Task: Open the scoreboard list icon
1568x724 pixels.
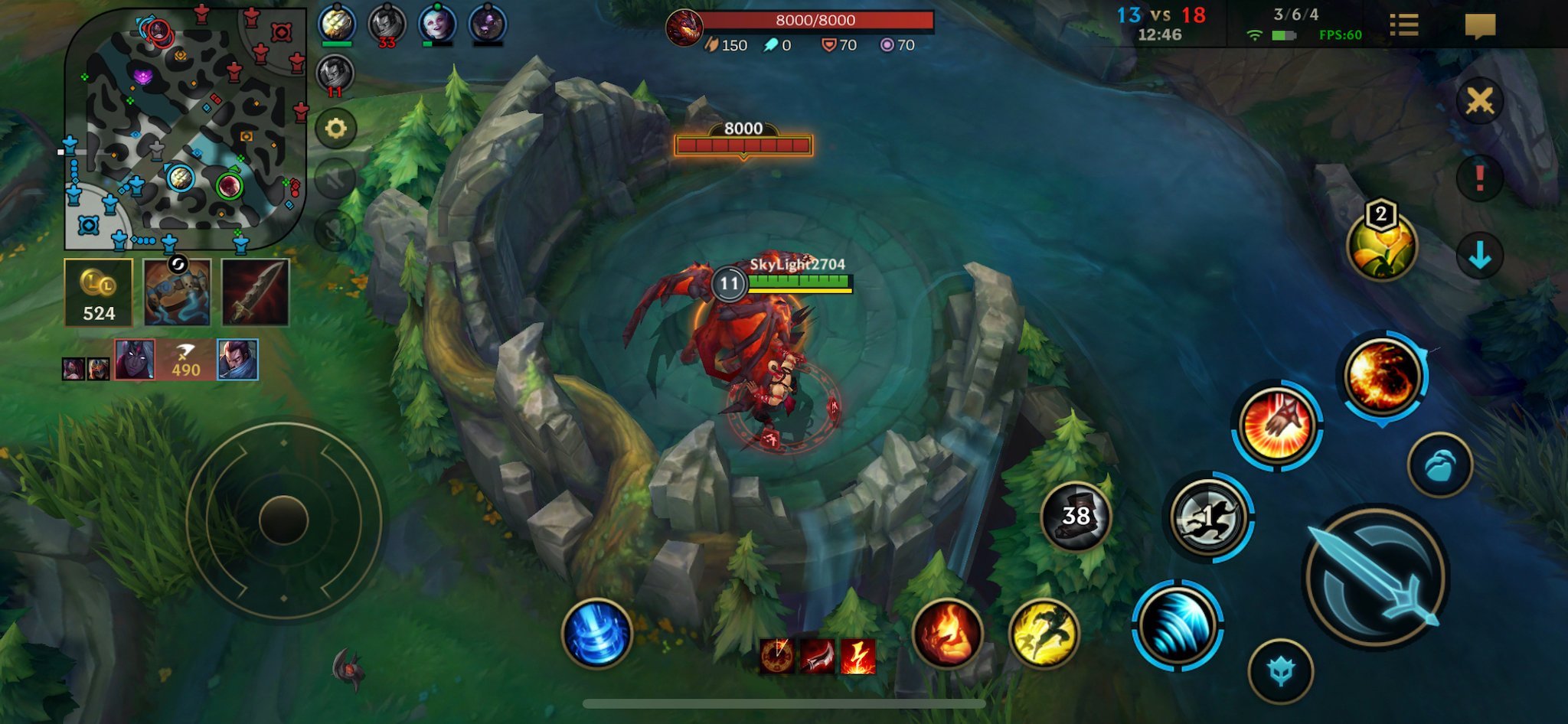Action: tap(1403, 25)
